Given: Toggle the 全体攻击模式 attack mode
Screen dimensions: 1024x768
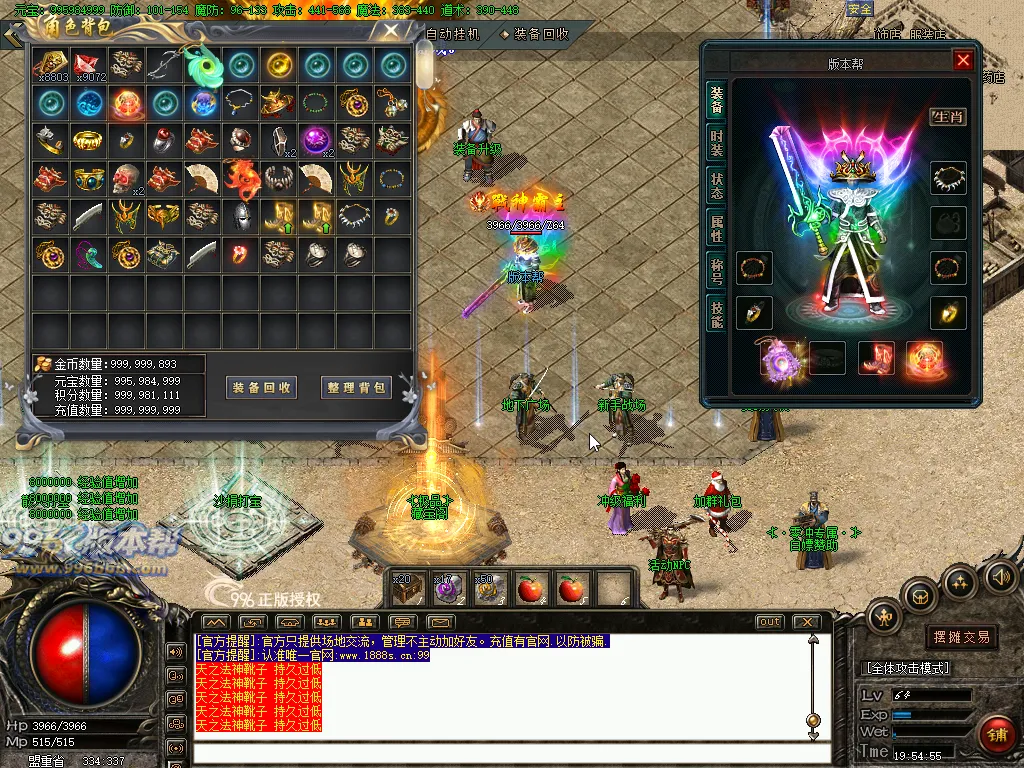Looking at the screenshot, I should [x=906, y=667].
